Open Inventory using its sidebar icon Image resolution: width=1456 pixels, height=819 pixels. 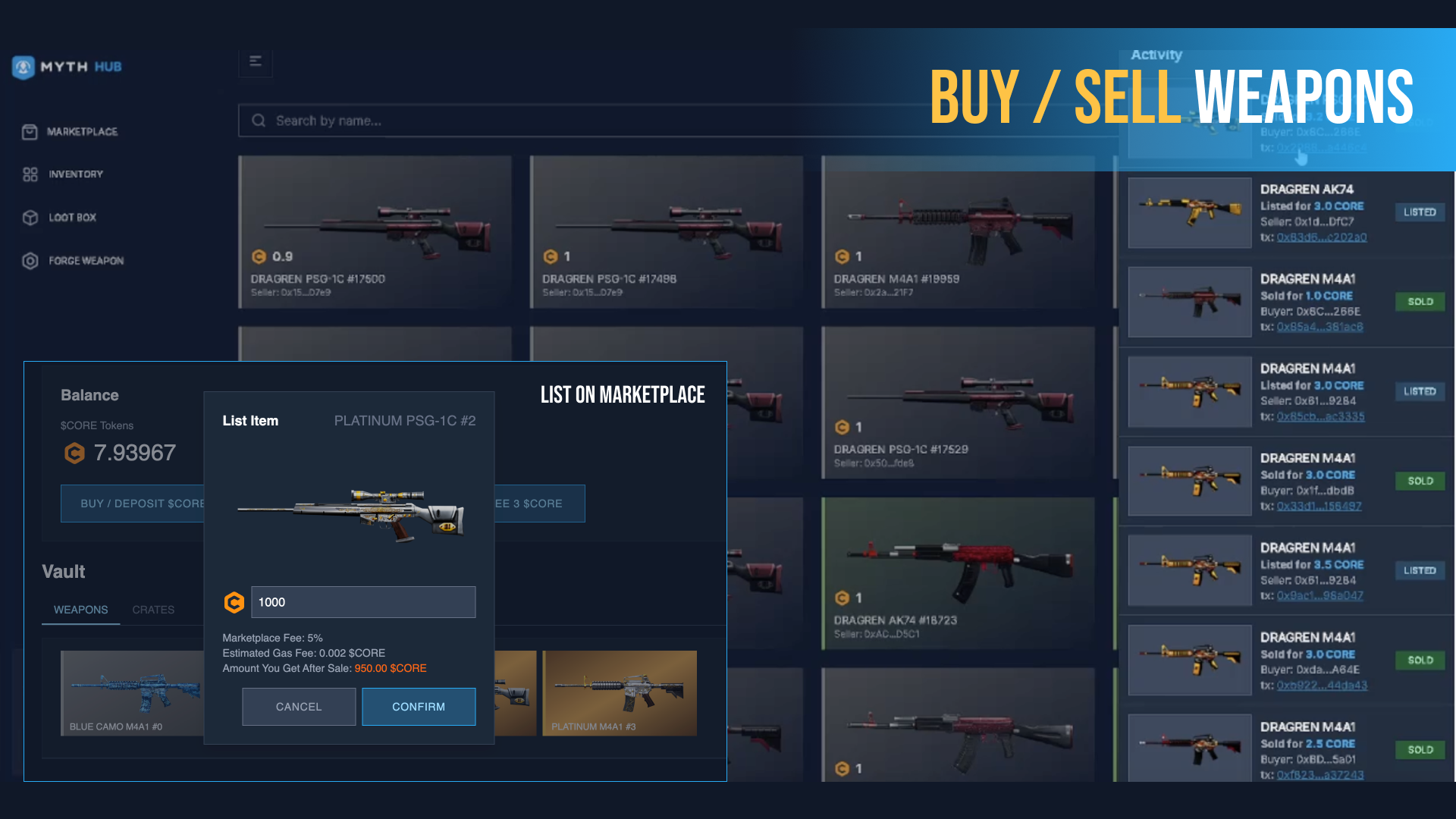tap(30, 174)
